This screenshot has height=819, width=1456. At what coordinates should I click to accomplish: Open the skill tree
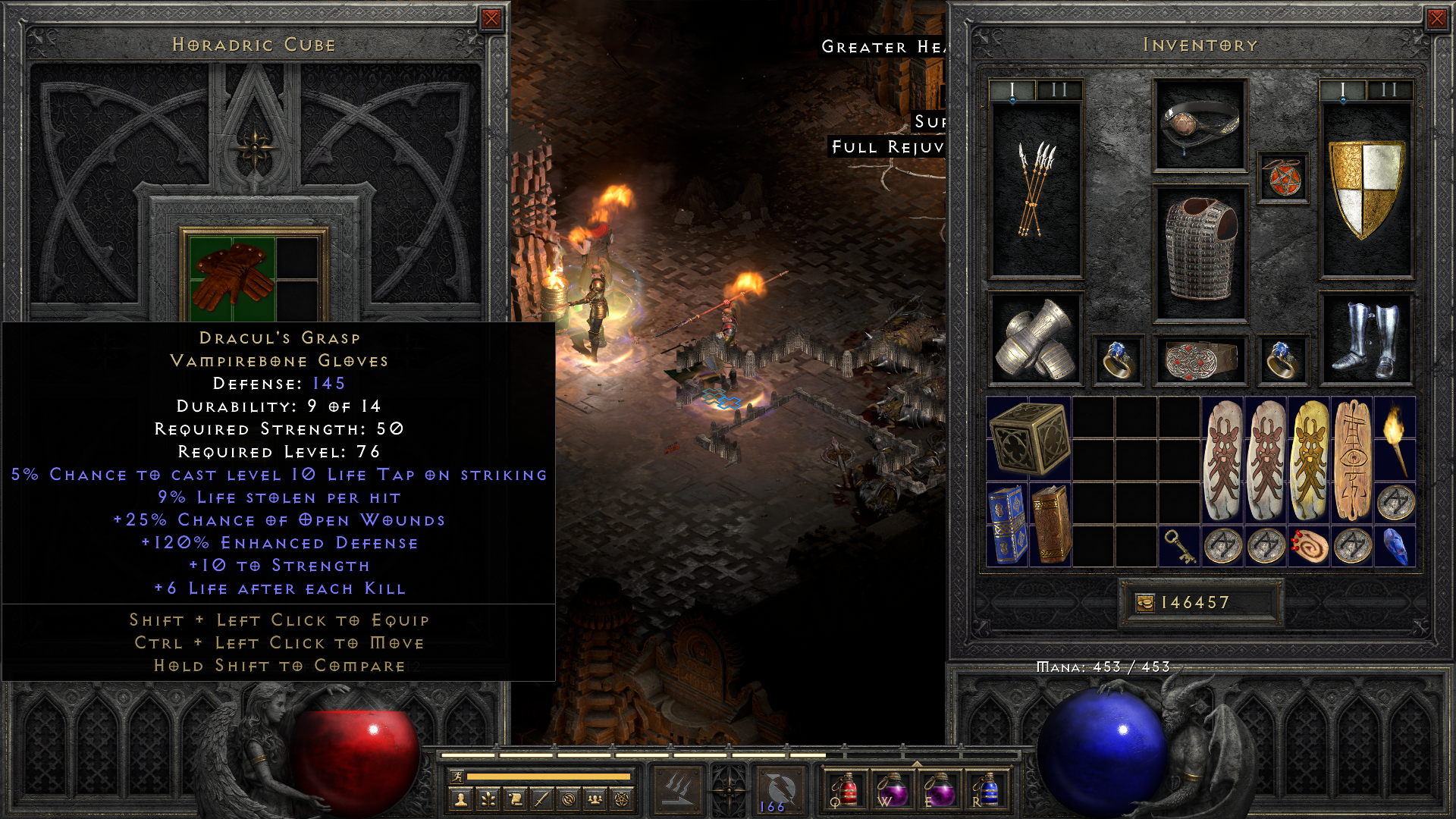tap(488, 801)
